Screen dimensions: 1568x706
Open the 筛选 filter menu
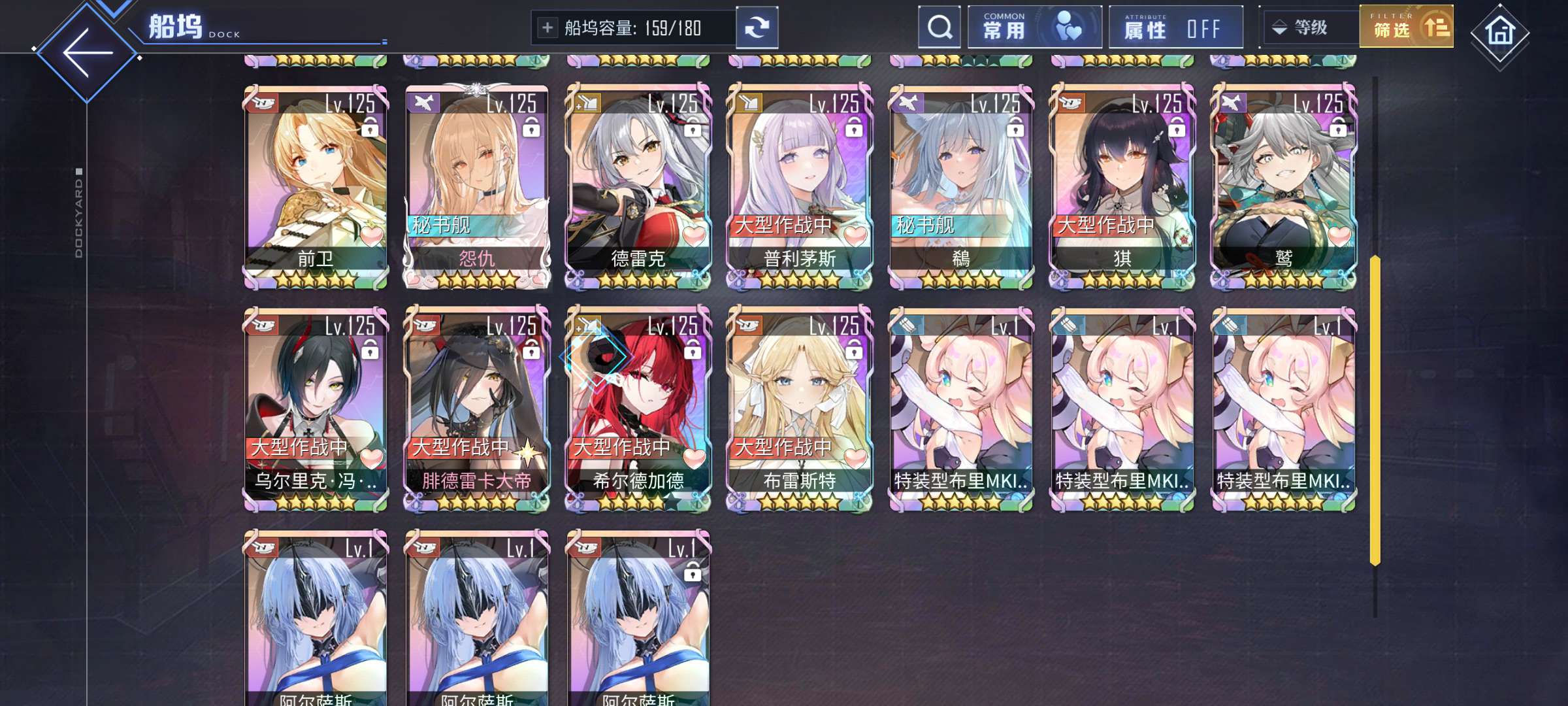pos(1406,27)
